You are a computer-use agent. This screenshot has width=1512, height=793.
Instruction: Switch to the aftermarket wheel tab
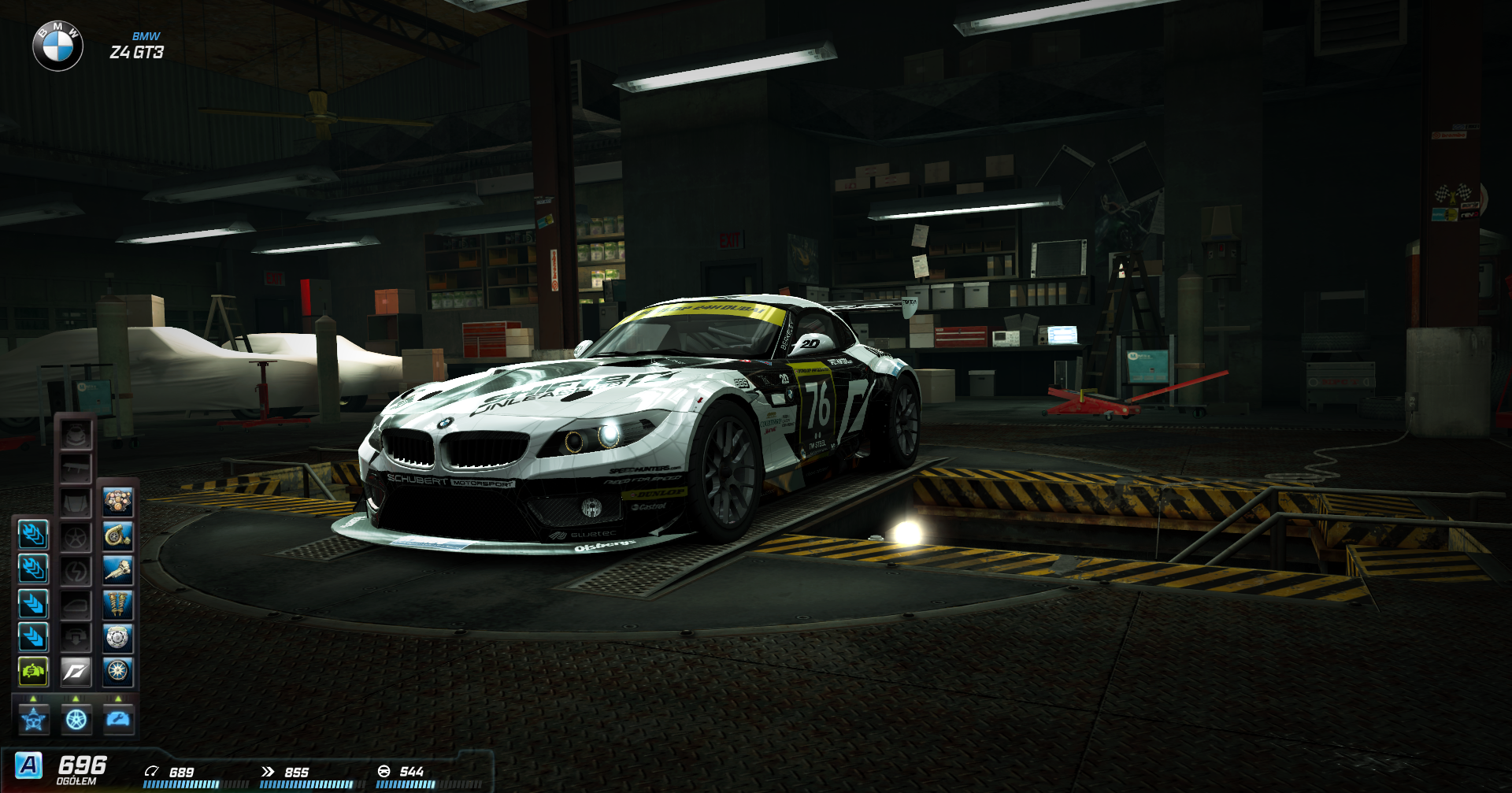pos(76,720)
